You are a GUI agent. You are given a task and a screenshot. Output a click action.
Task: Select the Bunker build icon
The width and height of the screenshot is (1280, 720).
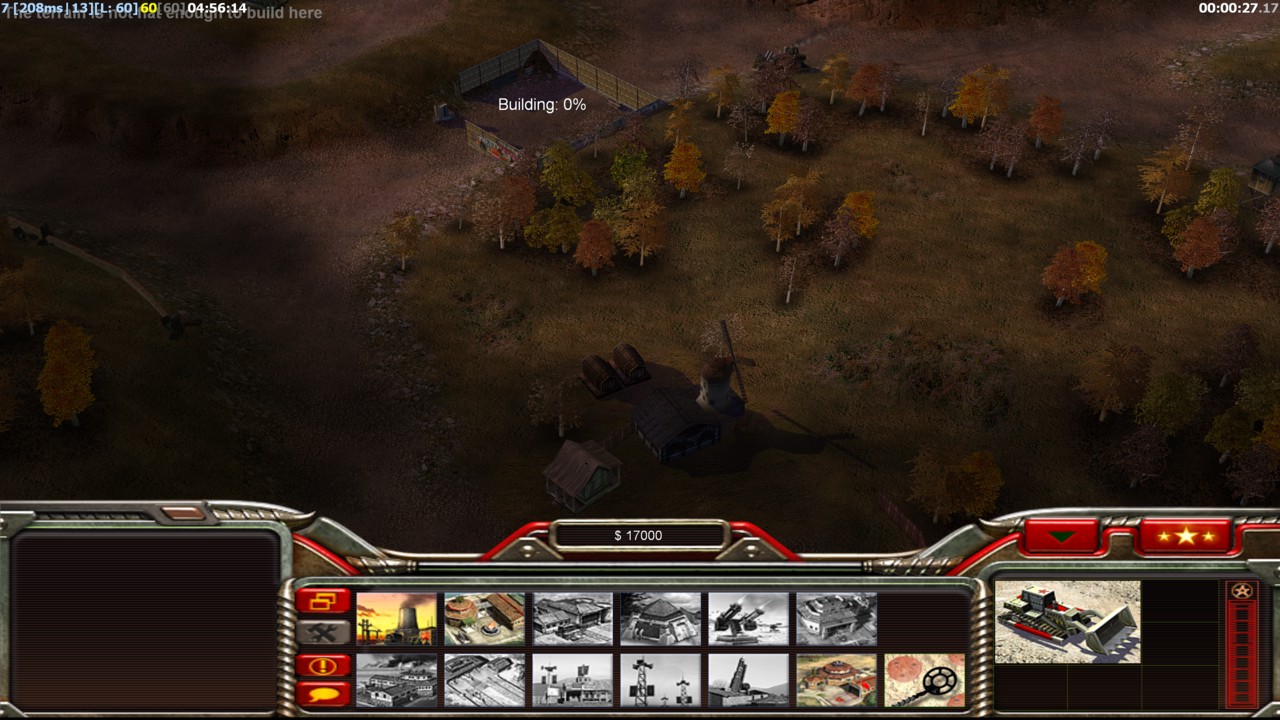660,619
